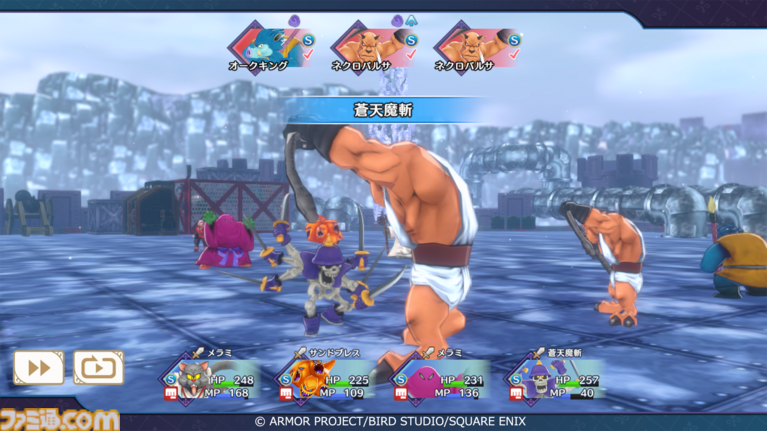
Task: Select the オークキング enemy portrait
Action: click(261, 44)
